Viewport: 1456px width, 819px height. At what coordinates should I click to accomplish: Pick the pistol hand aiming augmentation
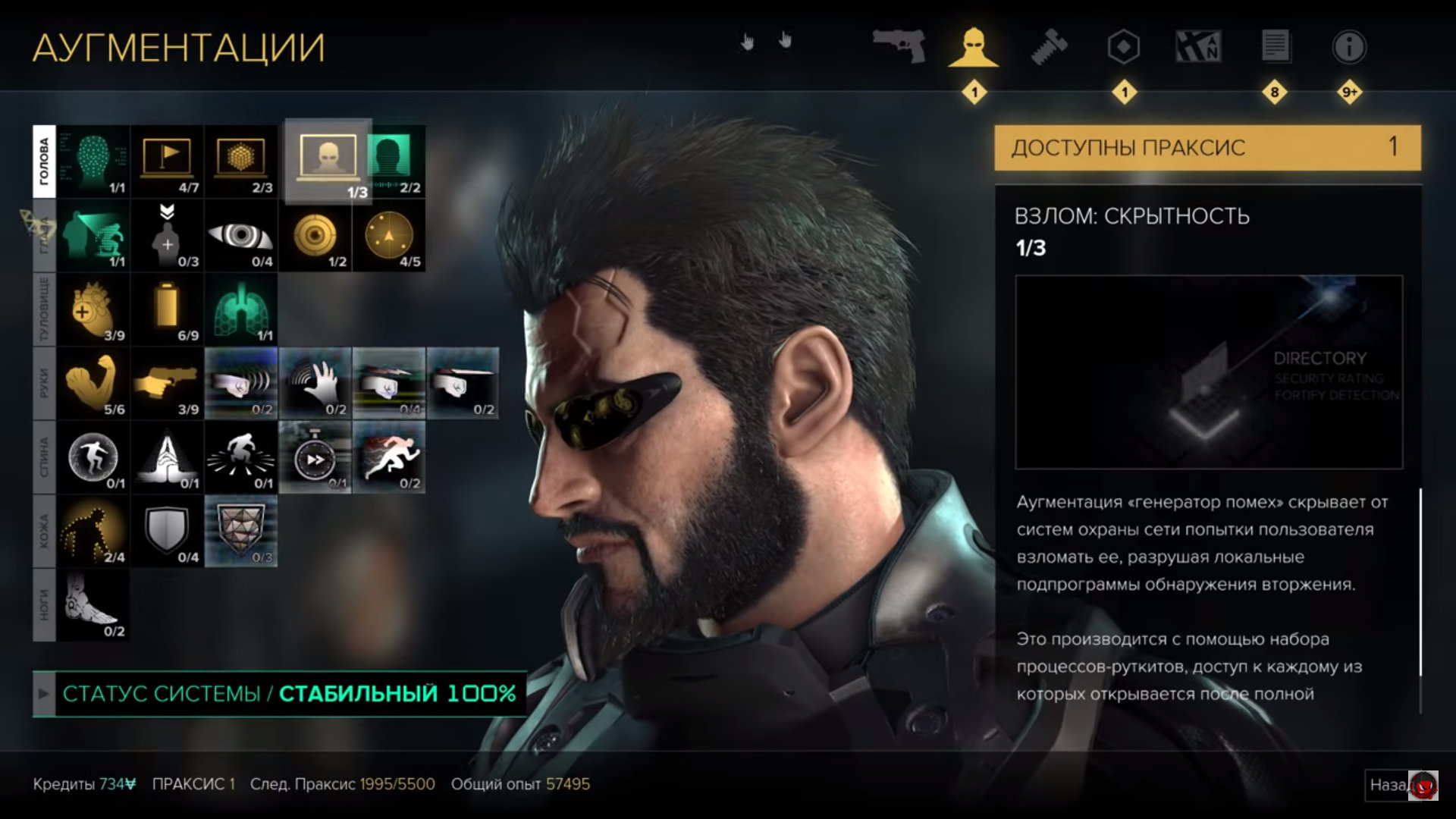click(168, 383)
